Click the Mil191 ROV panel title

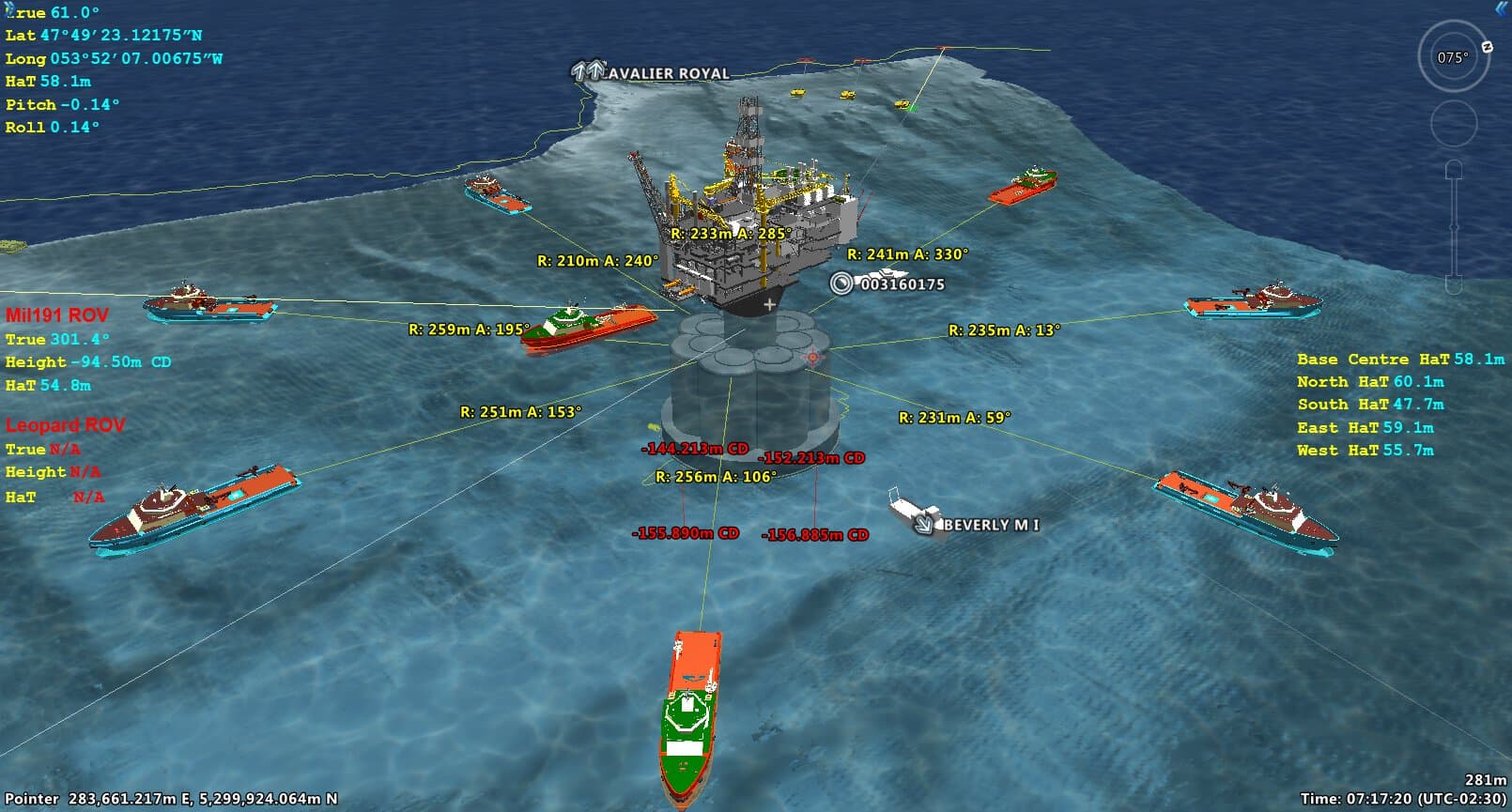(56, 314)
